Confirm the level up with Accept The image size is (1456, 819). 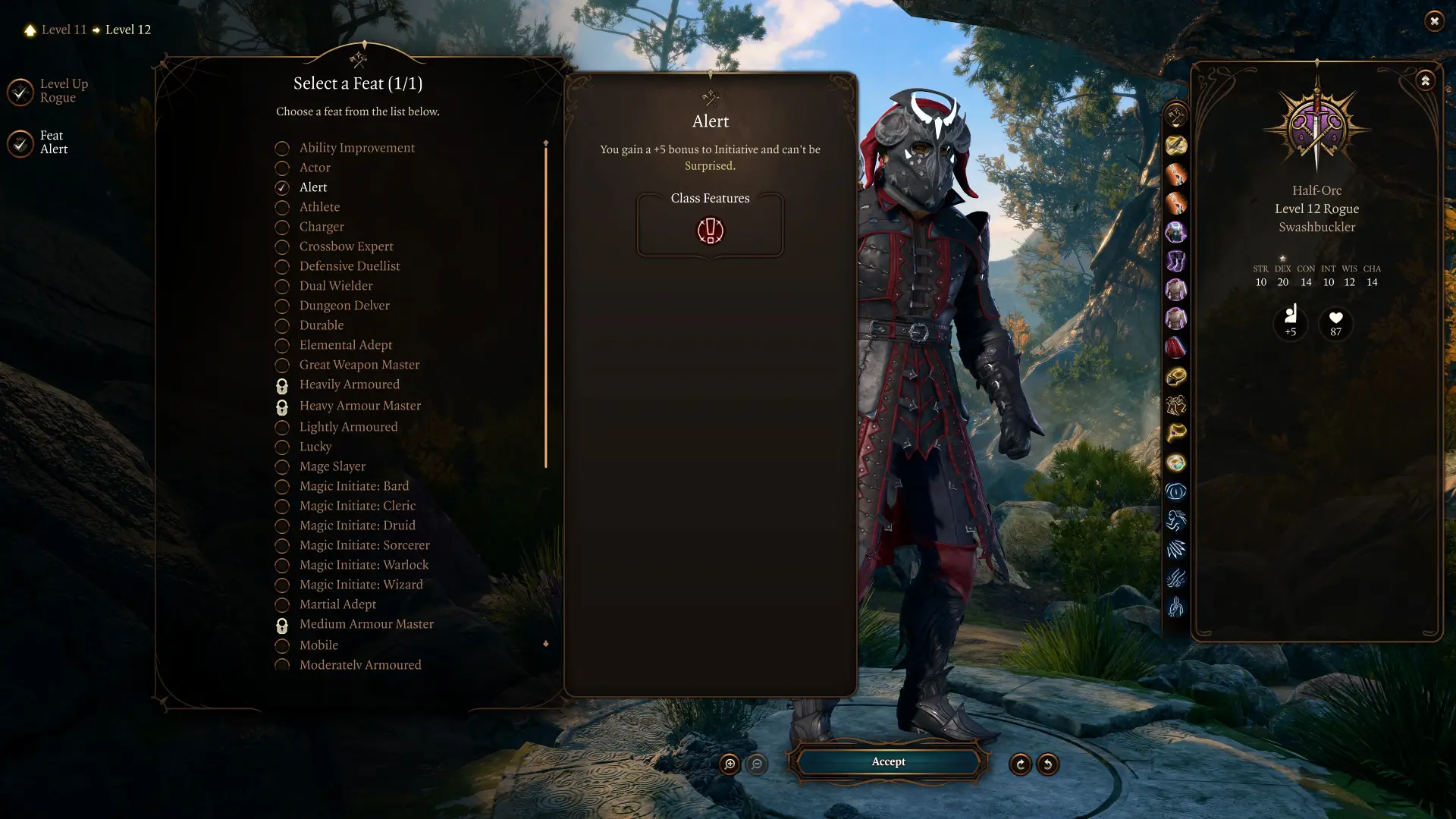888,761
